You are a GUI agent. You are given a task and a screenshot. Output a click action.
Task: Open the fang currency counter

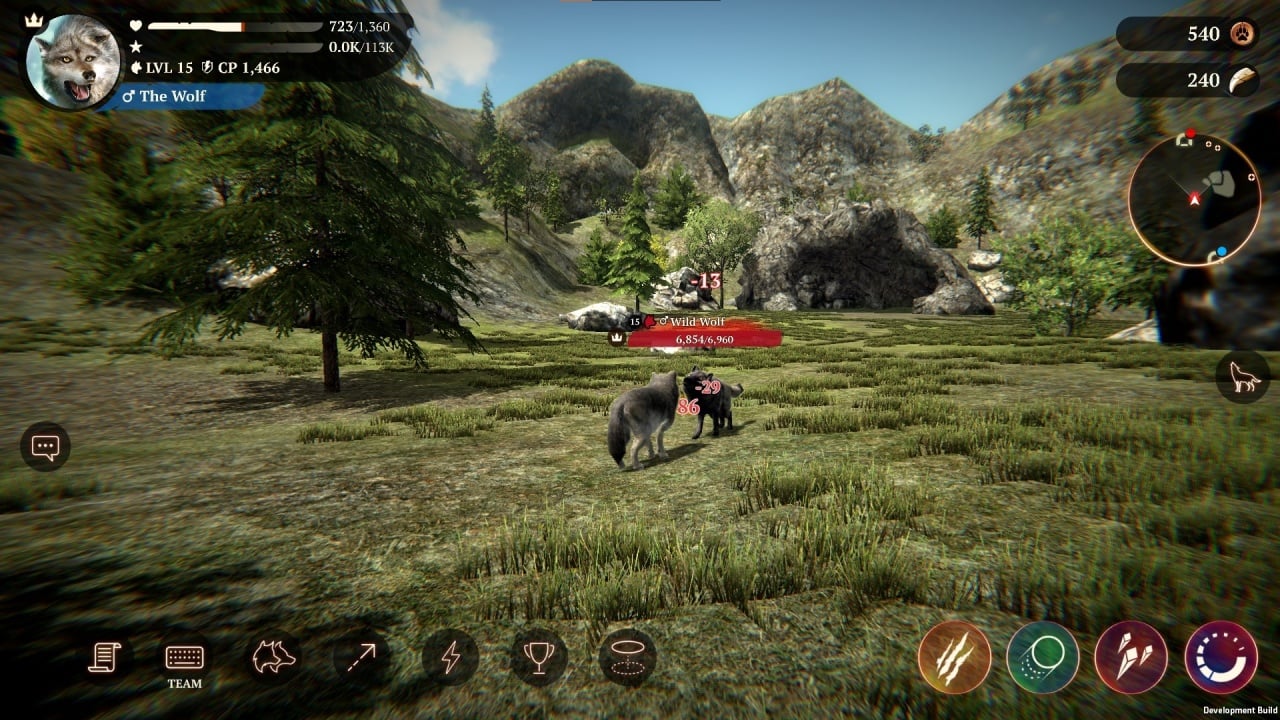[x=1187, y=80]
